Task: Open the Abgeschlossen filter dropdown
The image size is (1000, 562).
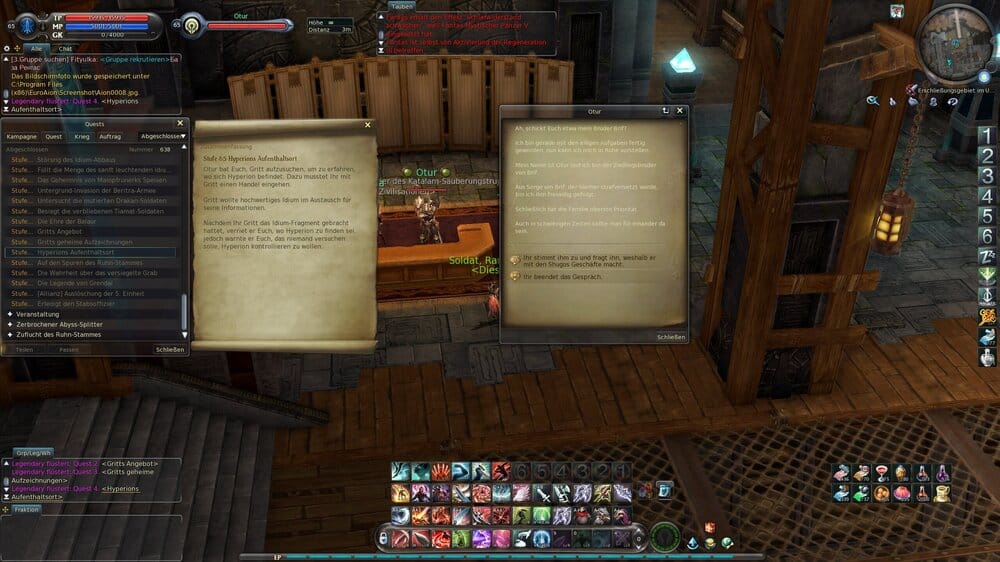Action: point(164,136)
